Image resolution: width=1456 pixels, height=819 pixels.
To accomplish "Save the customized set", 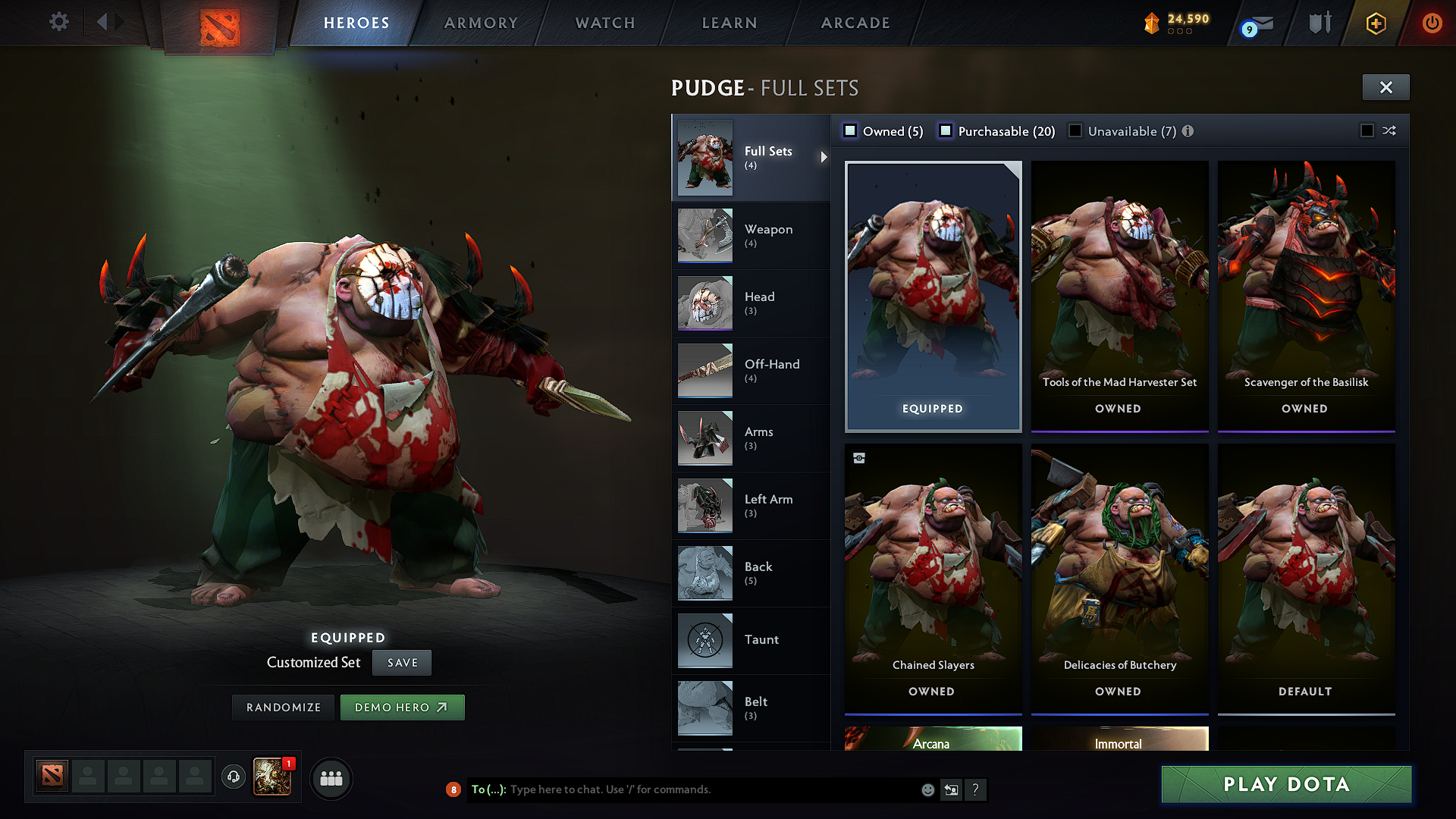I will pos(402,663).
